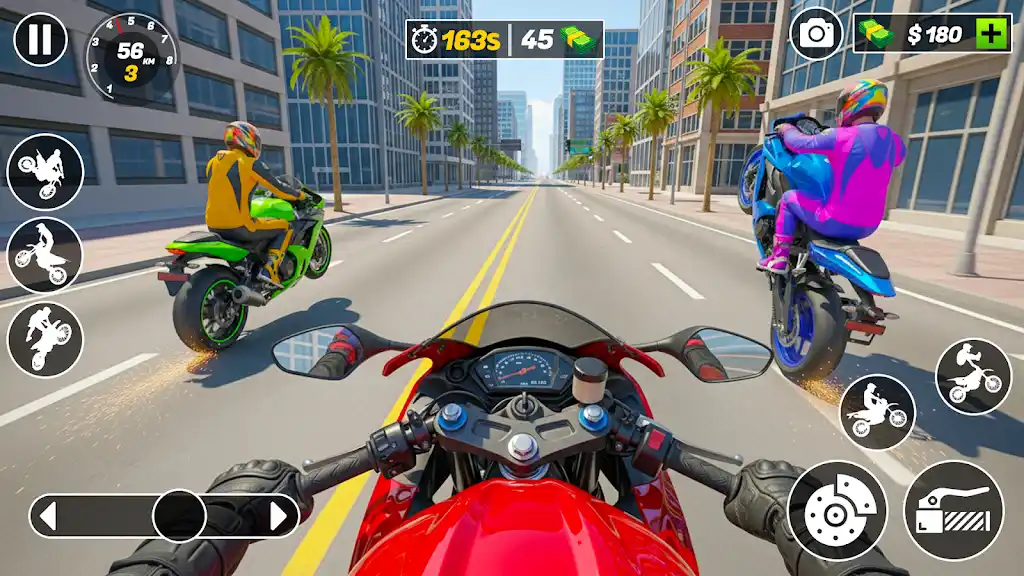Tap the green plus to add cash
This screenshot has height=576, width=1024.
[x=991, y=34]
